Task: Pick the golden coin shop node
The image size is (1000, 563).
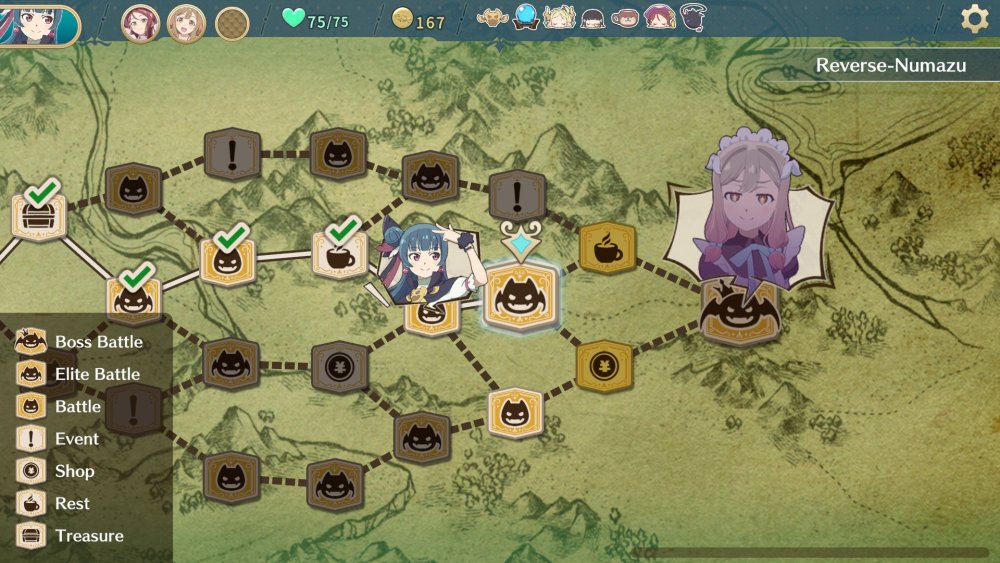Action: click(604, 366)
